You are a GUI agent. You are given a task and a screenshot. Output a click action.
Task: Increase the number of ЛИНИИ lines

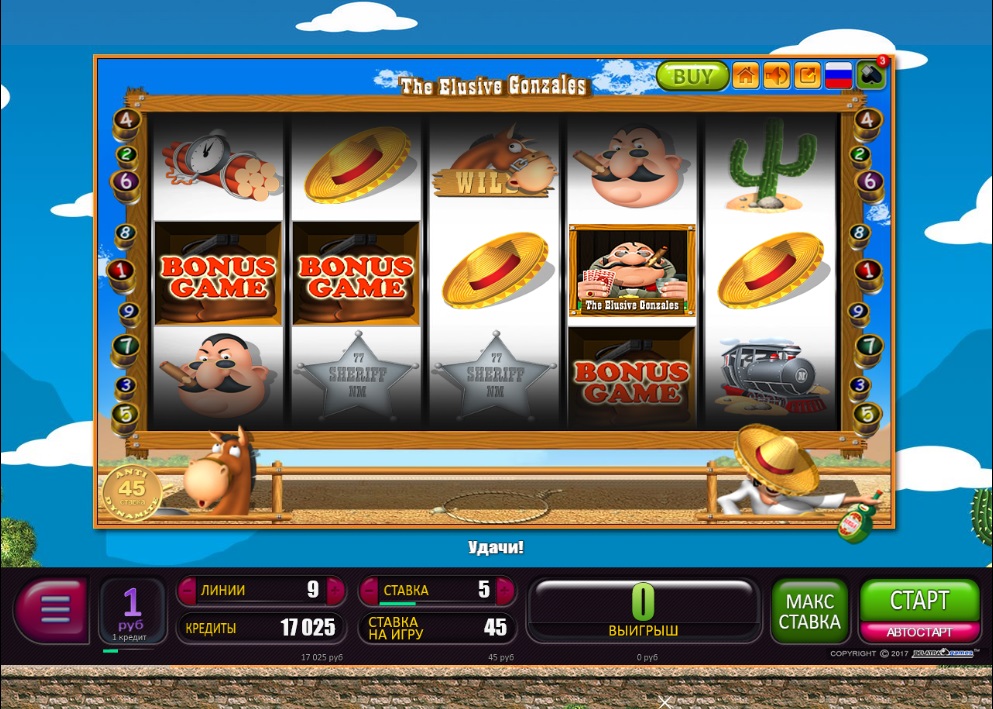(x=335, y=590)
